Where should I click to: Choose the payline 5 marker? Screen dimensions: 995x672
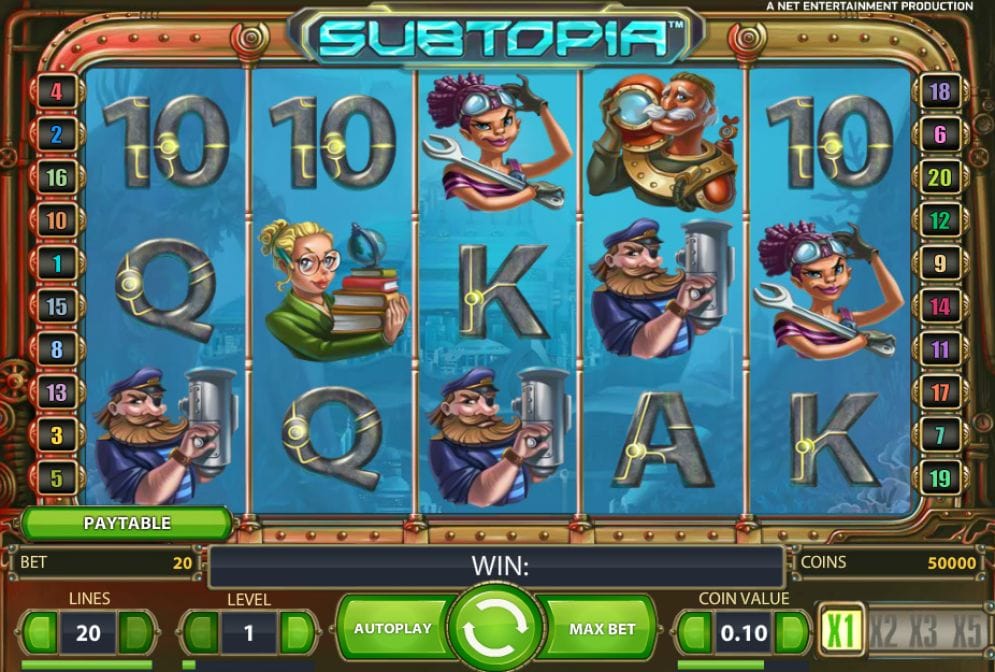pos(56,479)
